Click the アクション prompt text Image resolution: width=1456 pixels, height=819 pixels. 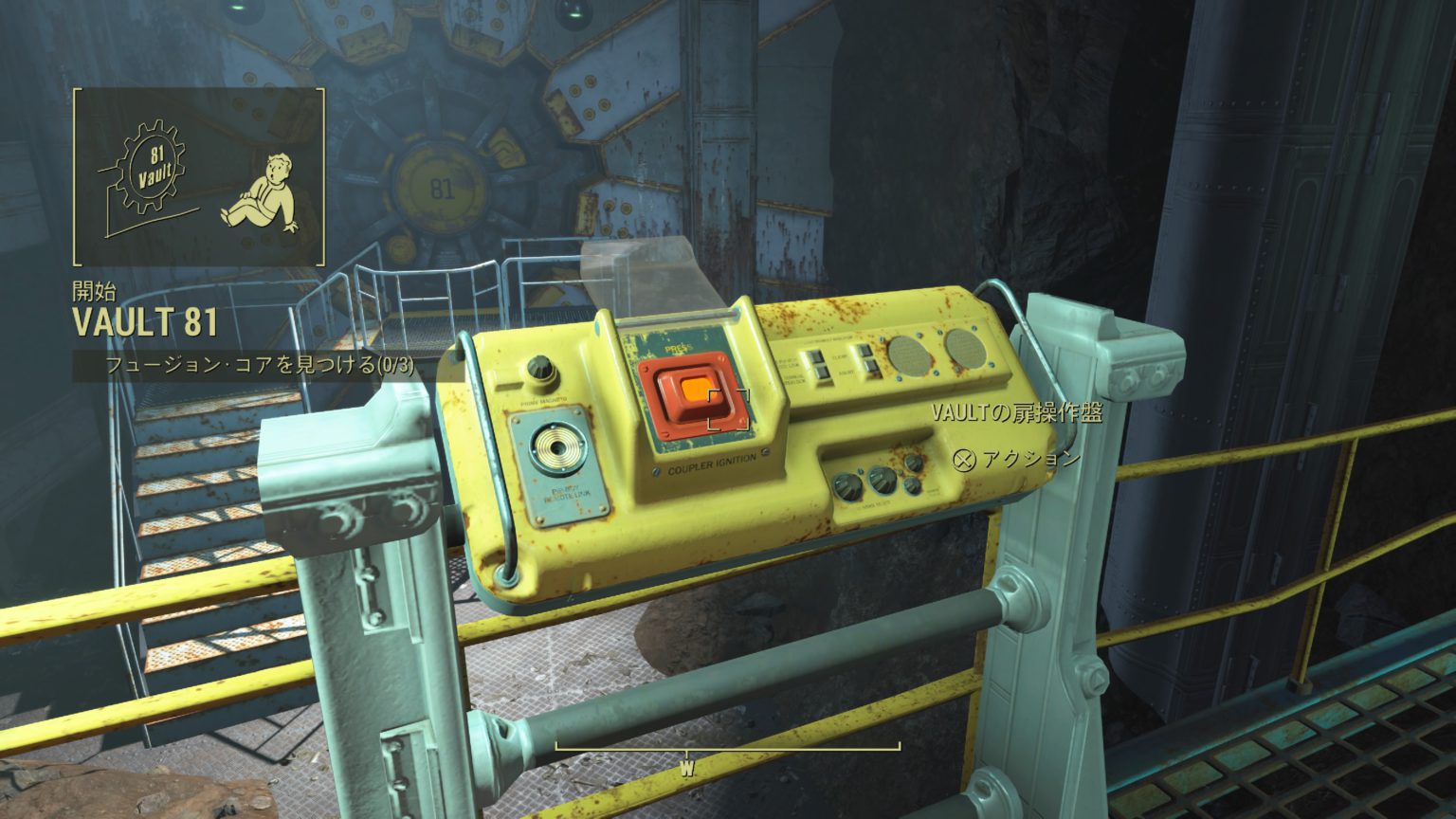(1030, 458)
